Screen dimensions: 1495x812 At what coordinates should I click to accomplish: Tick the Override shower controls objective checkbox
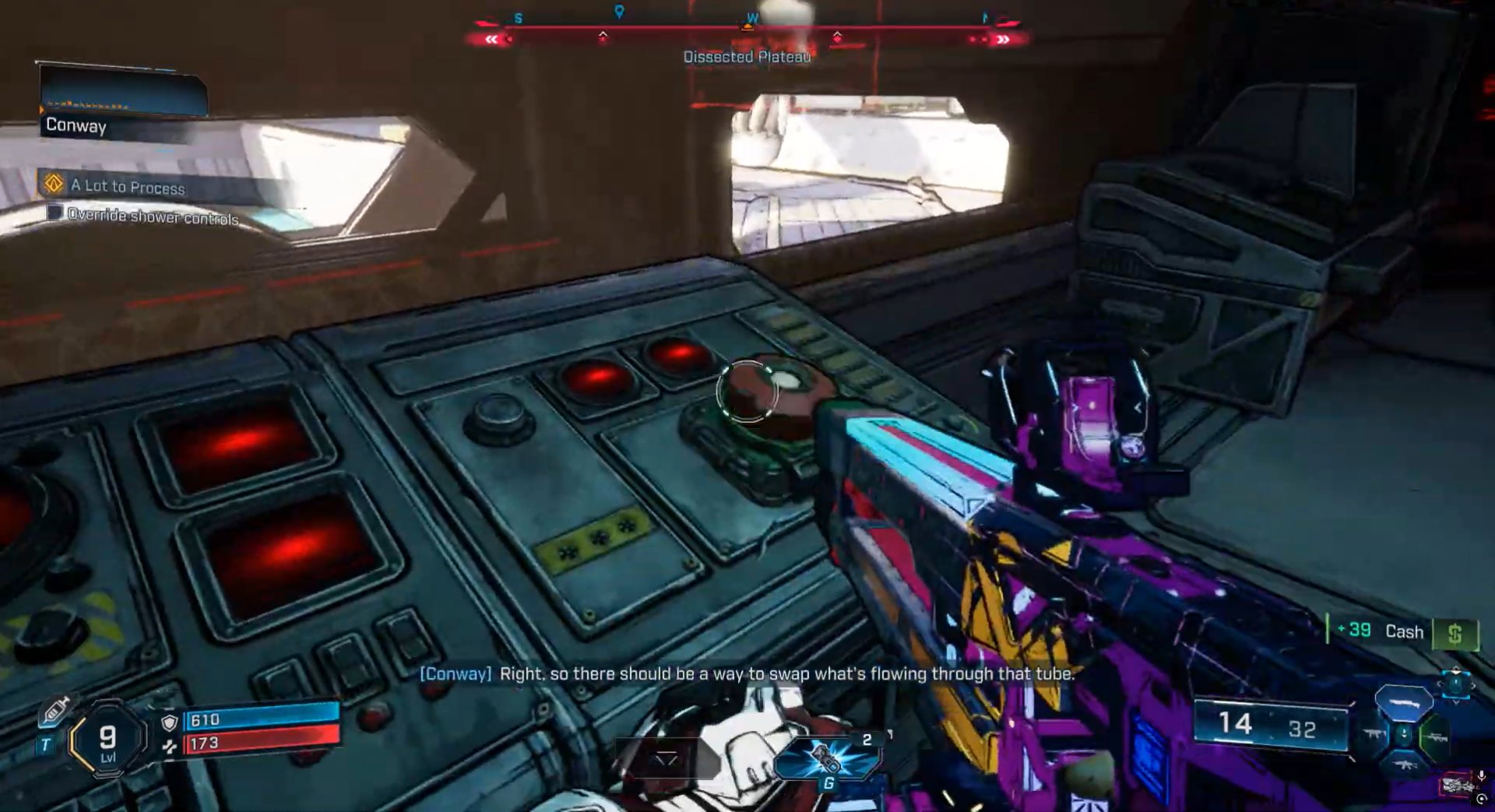point(55,213)
